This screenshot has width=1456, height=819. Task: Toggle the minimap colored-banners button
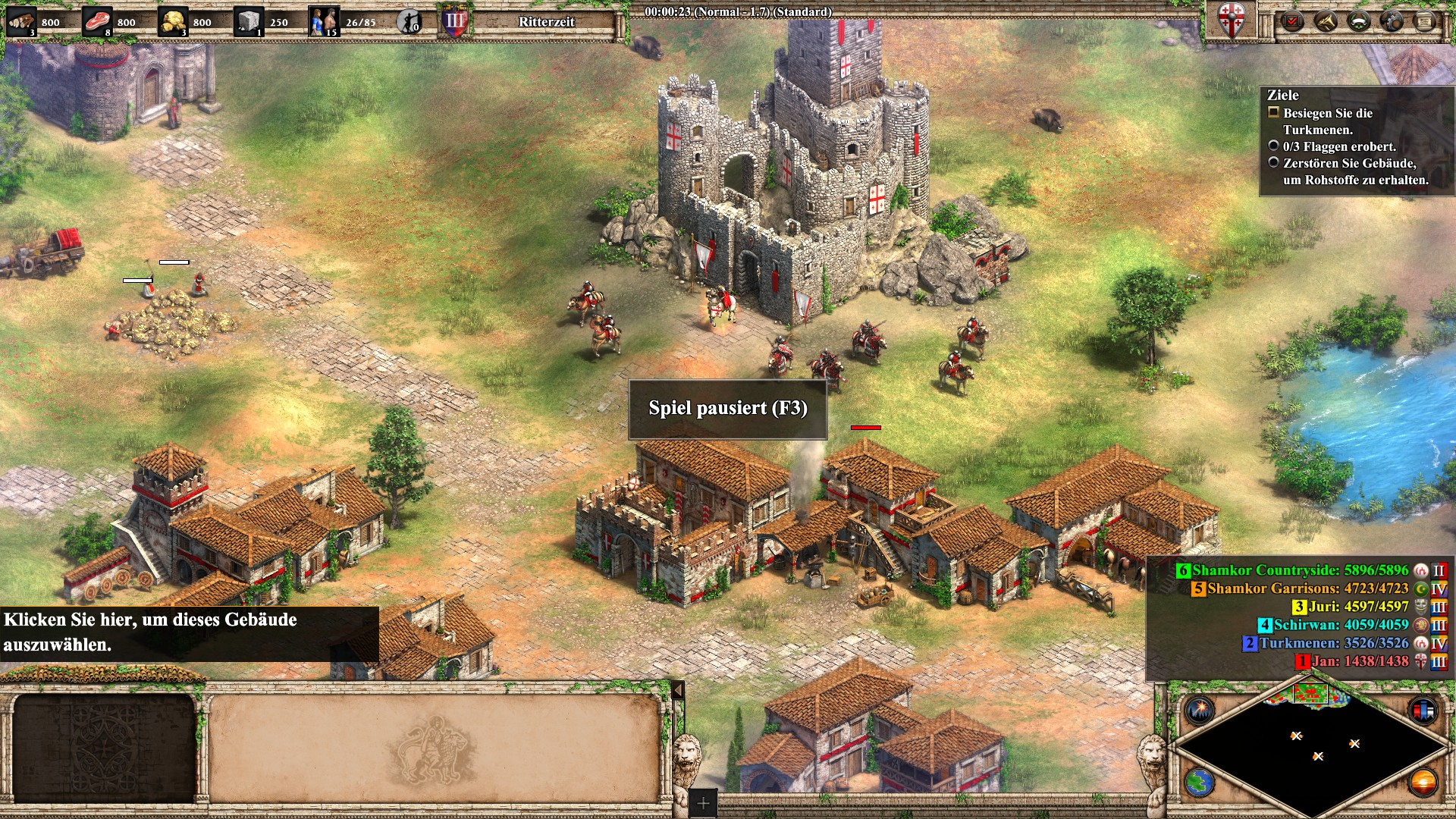1423,711
